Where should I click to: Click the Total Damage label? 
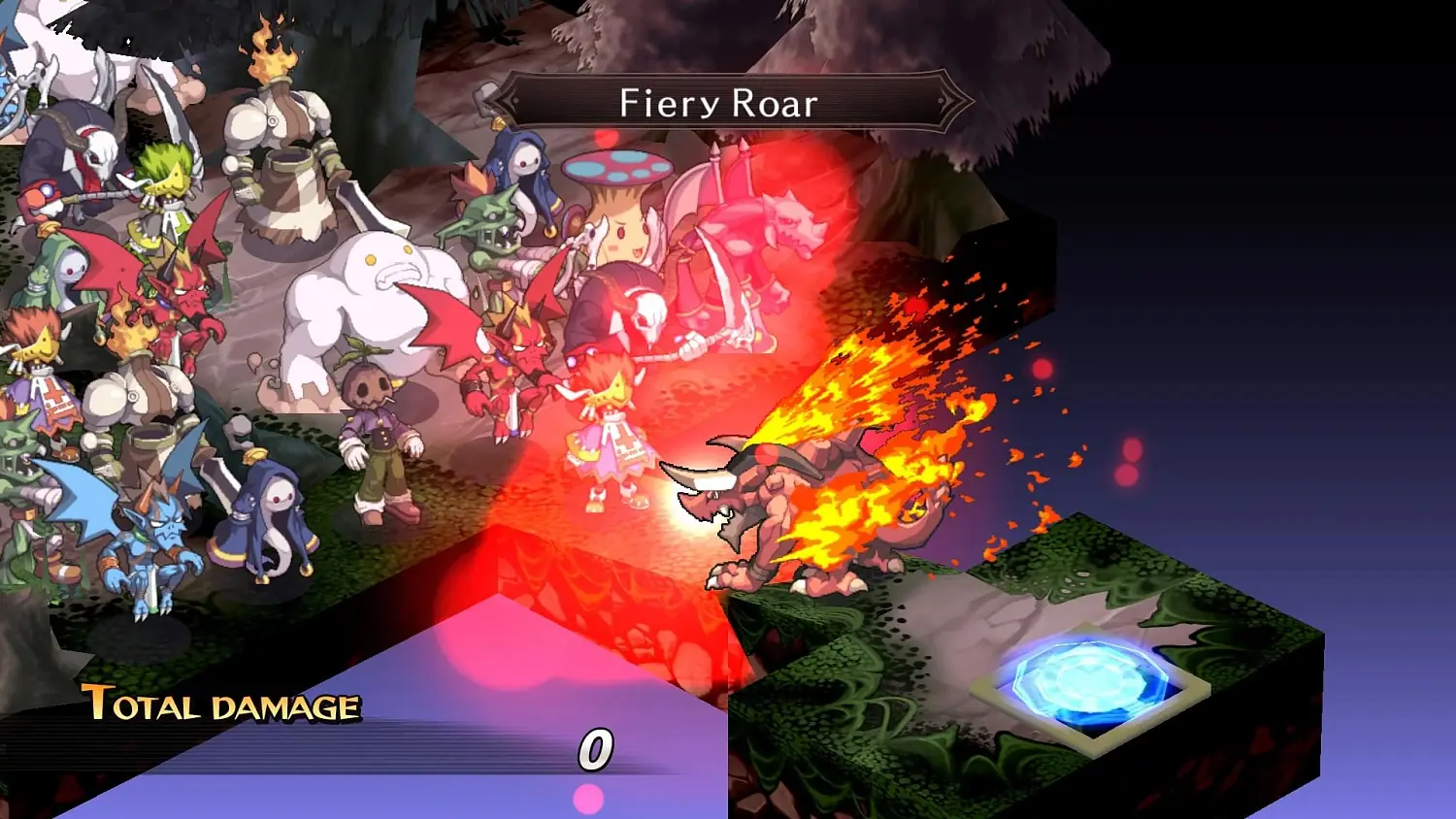pos(218,705)
